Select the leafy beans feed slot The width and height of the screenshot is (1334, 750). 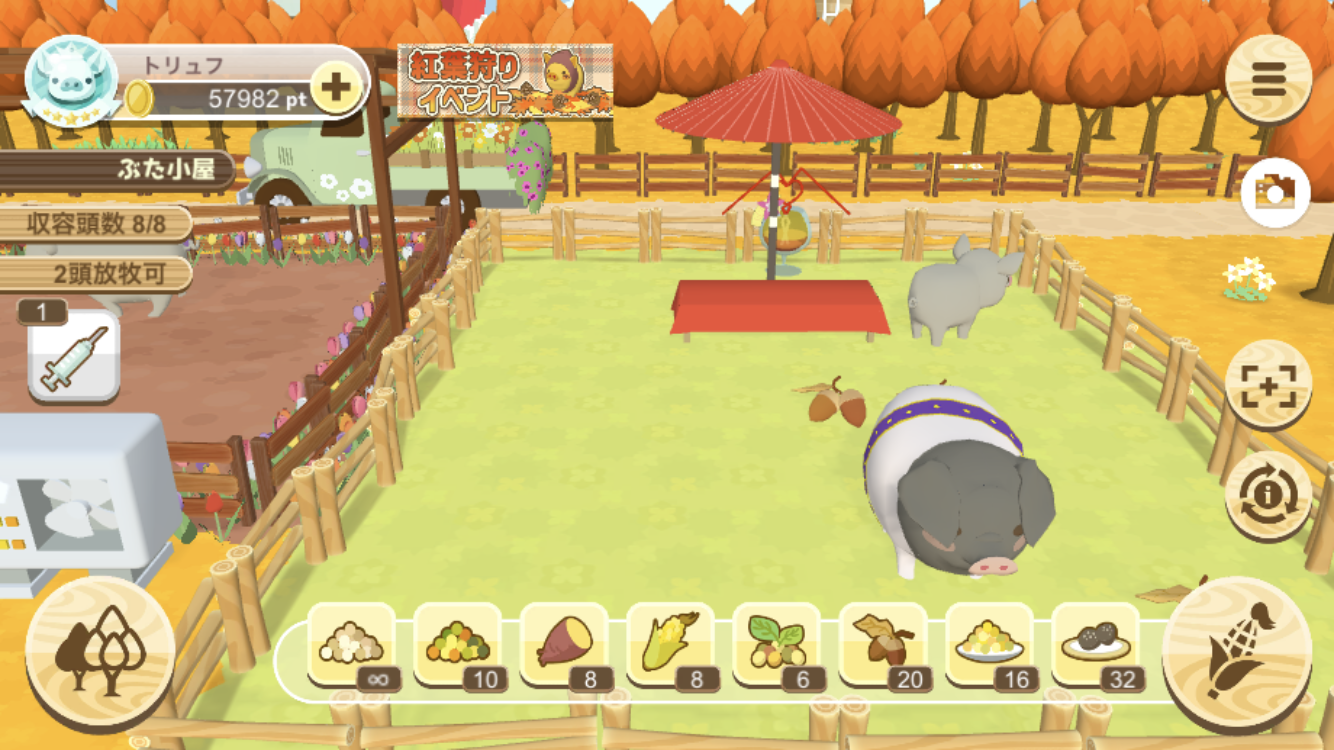click(777, 645)
